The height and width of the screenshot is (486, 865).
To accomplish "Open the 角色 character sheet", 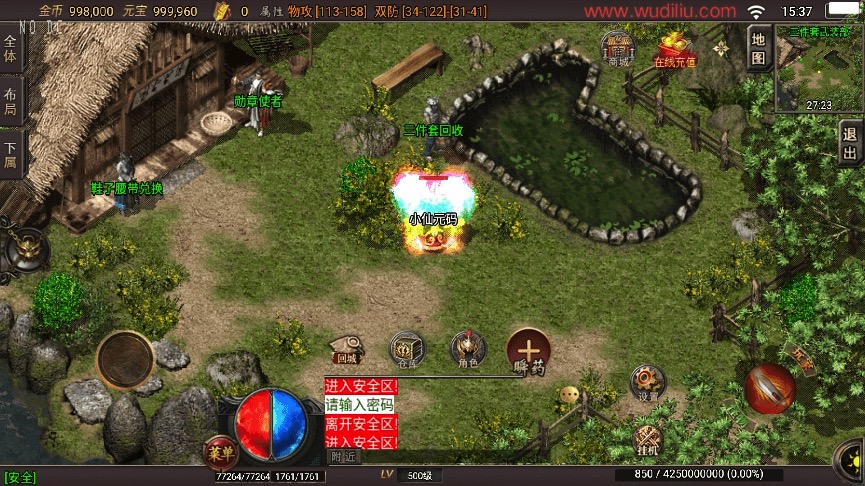I will [464, 349].
